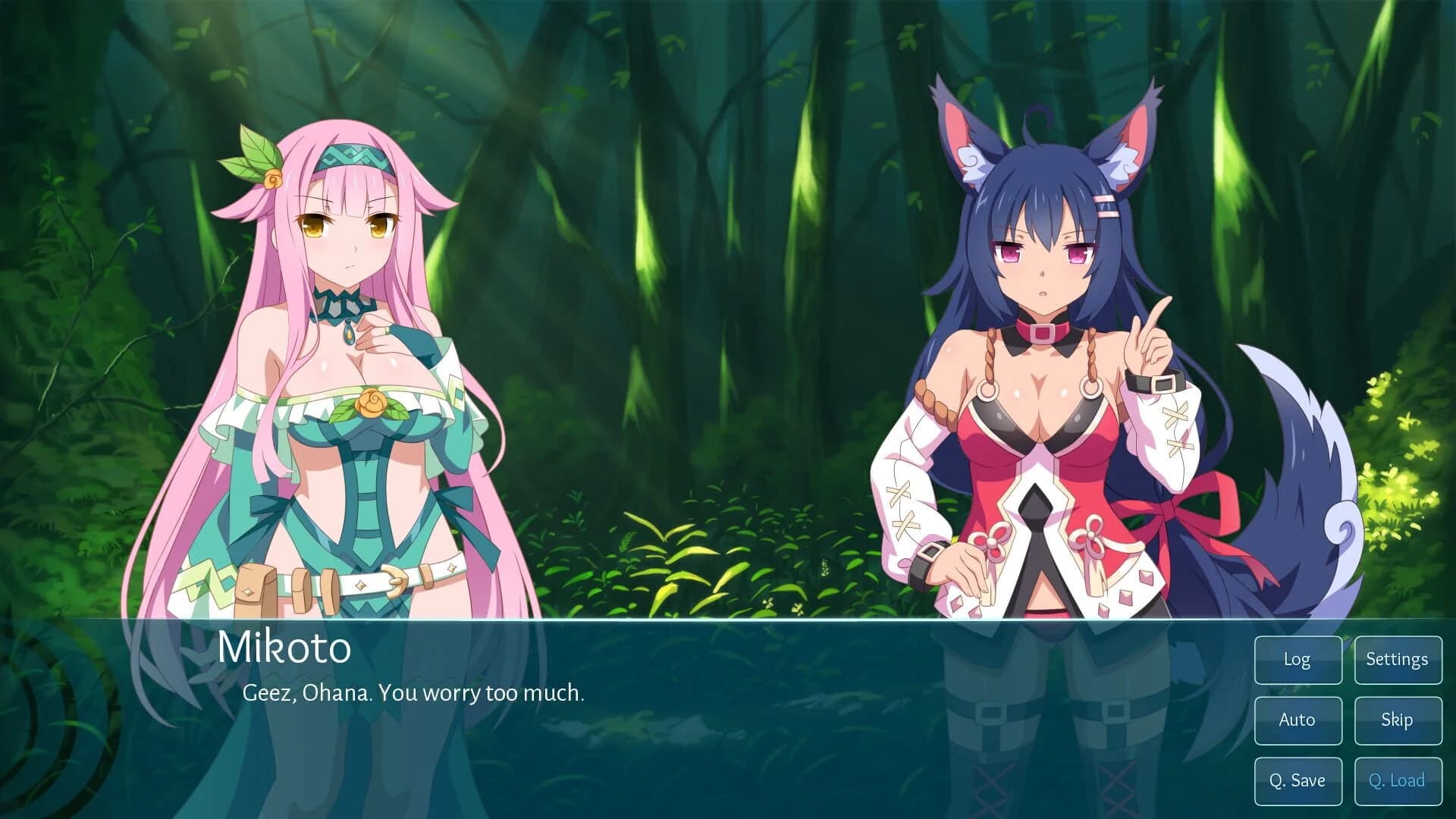Open the Settings menu

[x=1398, y=660]
